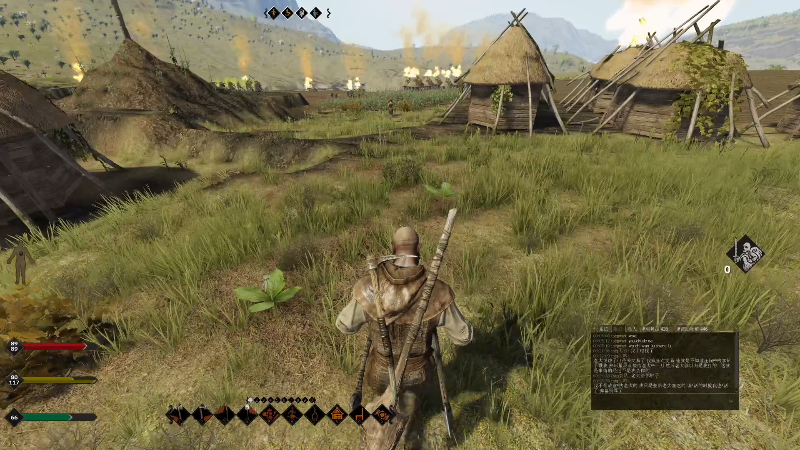
Task: Click the chair icon hotbar slot
Action: coord(360,415)
